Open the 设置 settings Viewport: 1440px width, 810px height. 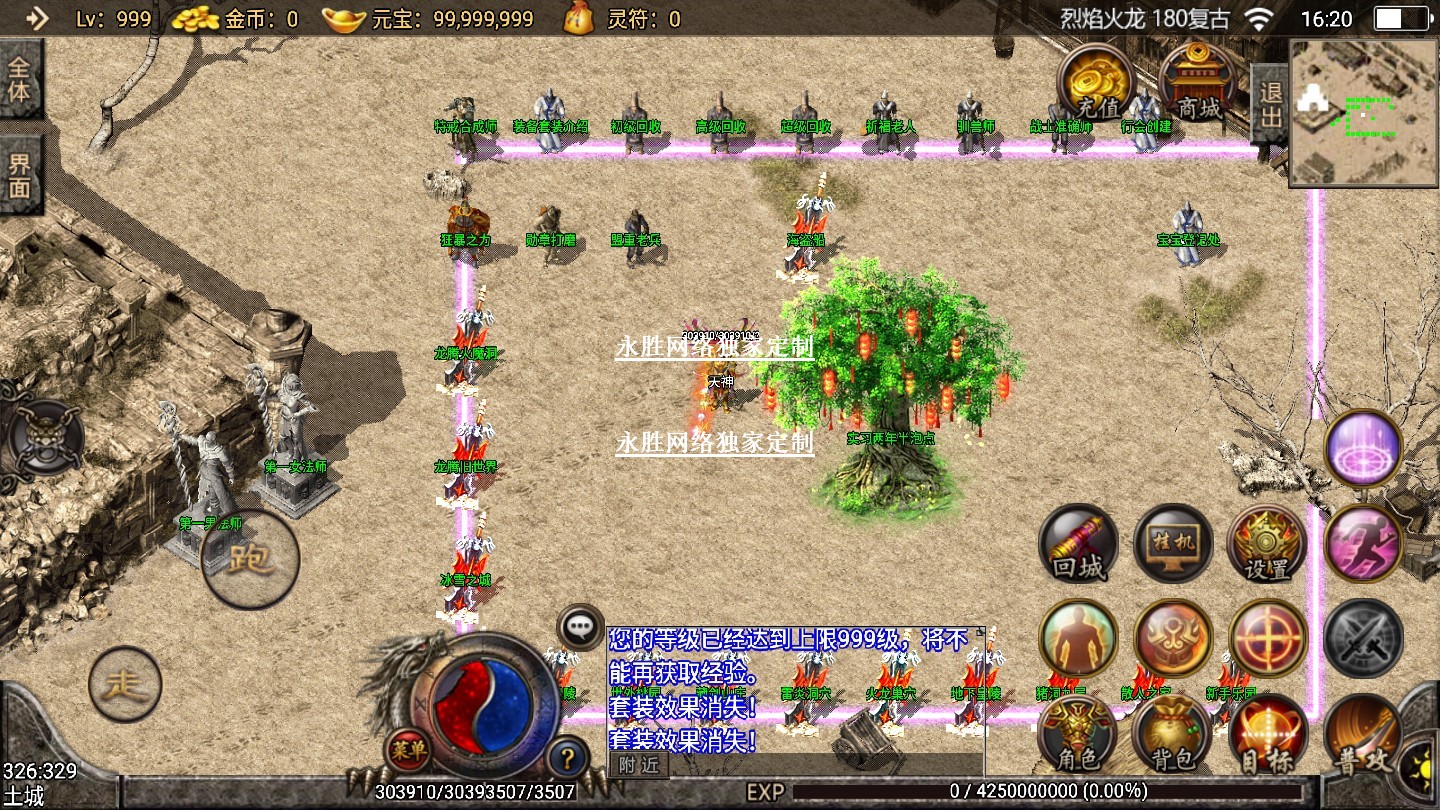coord(1267,545)
